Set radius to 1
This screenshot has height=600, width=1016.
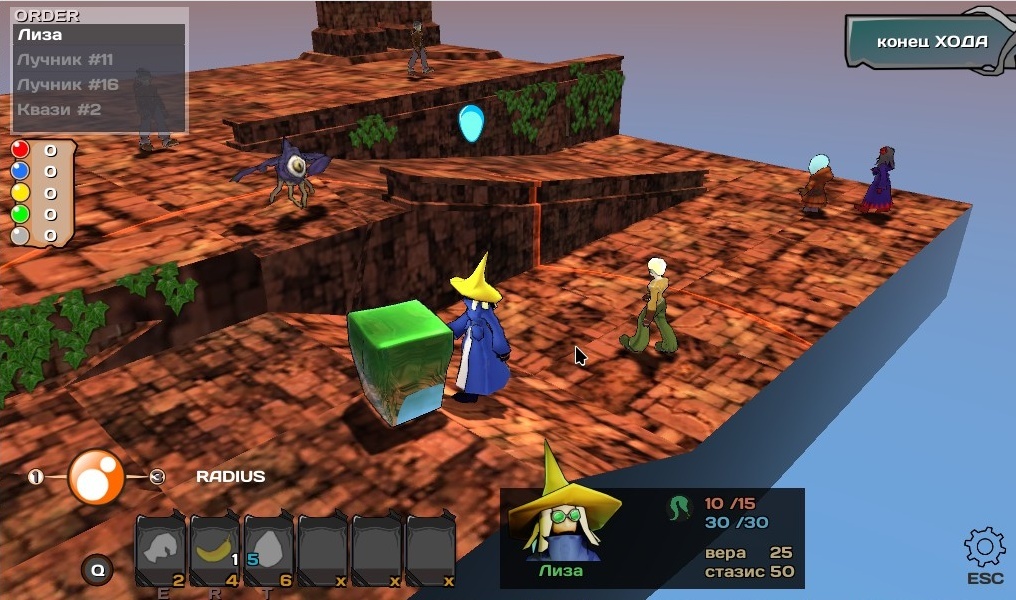[x=36, y=477]
